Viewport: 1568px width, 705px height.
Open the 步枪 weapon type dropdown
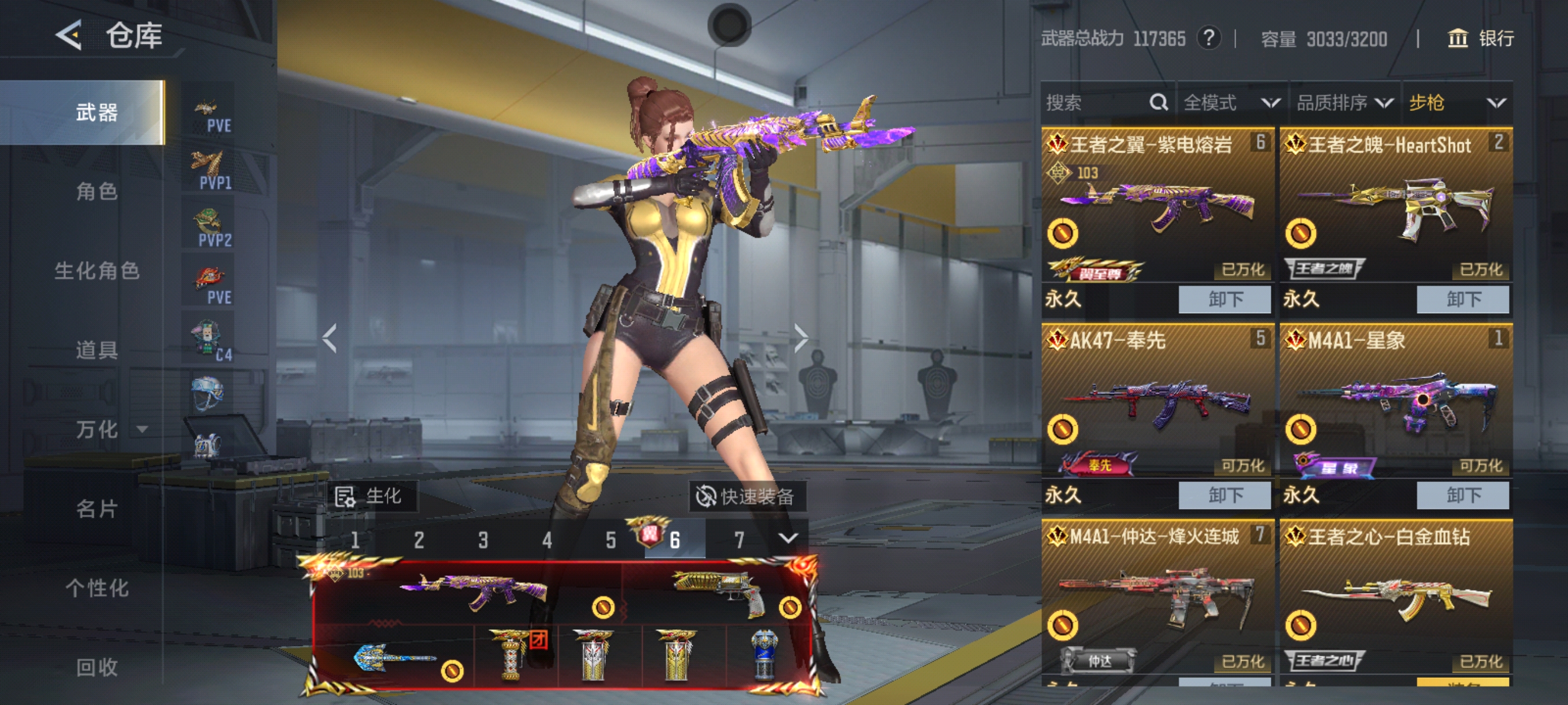click(1456, 102)
